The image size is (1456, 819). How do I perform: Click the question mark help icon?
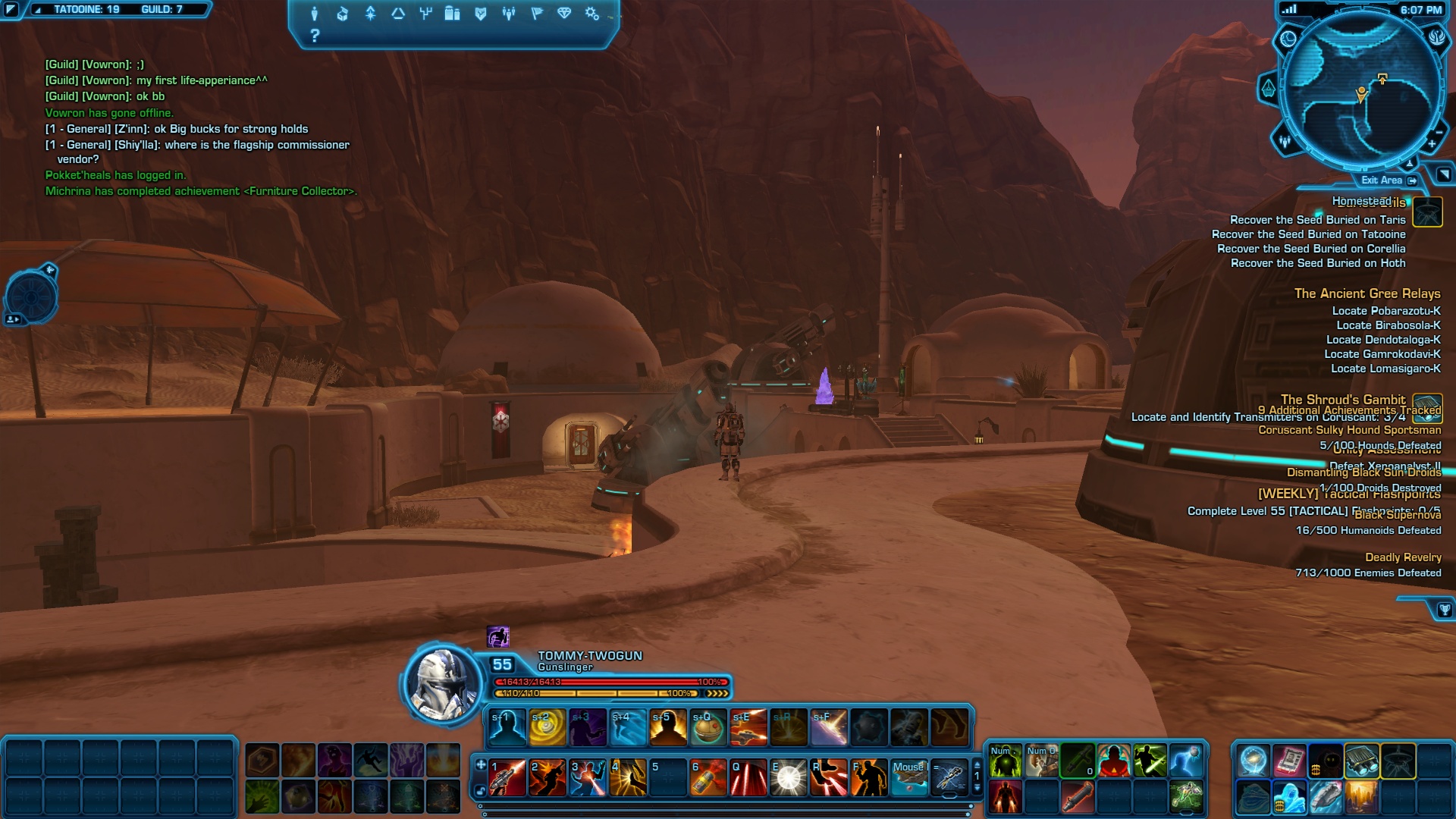(x=315, y=36)
